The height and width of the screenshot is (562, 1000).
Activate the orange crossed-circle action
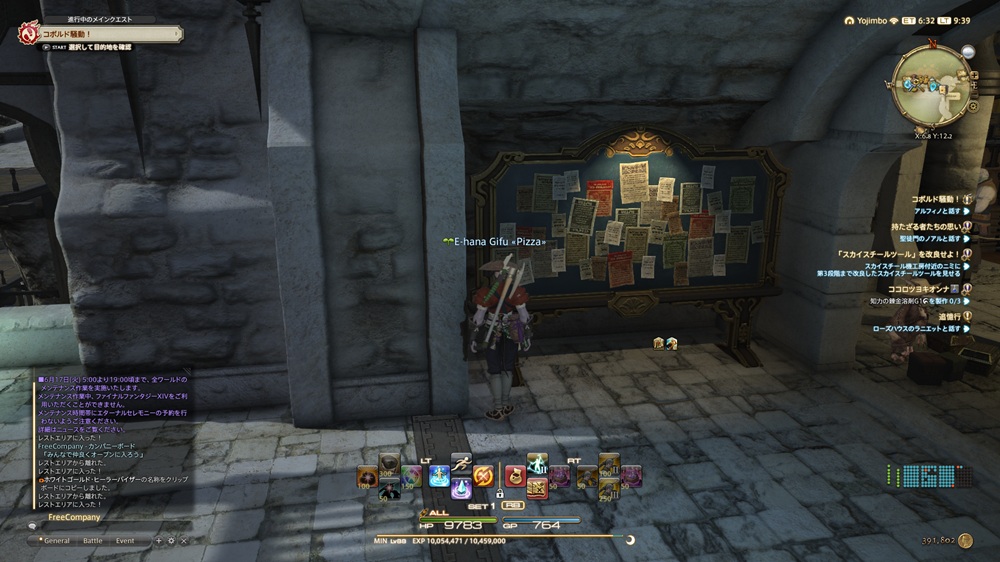pyautogui.click(x=484, y=475)
